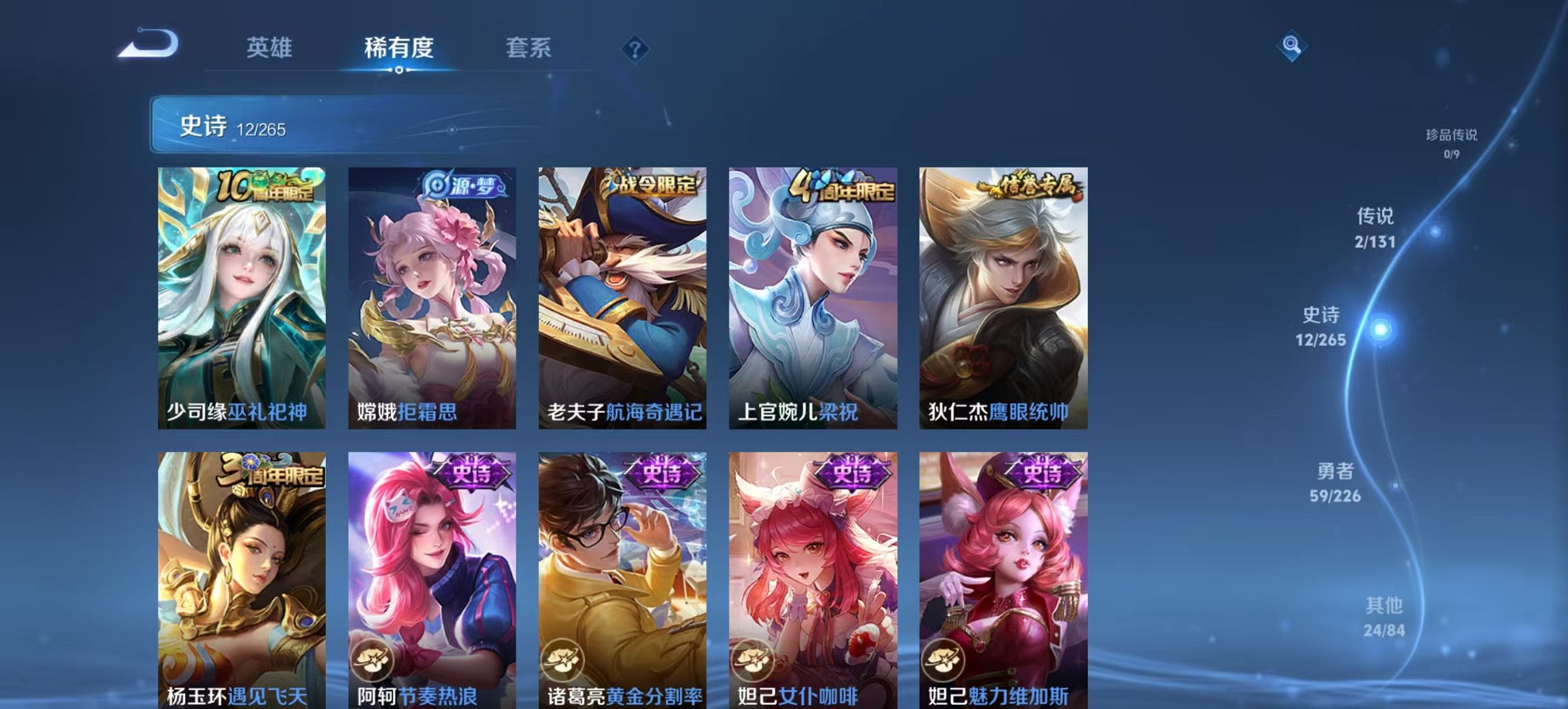
Task: Switch to the 套系 tab
Action: 527,49
